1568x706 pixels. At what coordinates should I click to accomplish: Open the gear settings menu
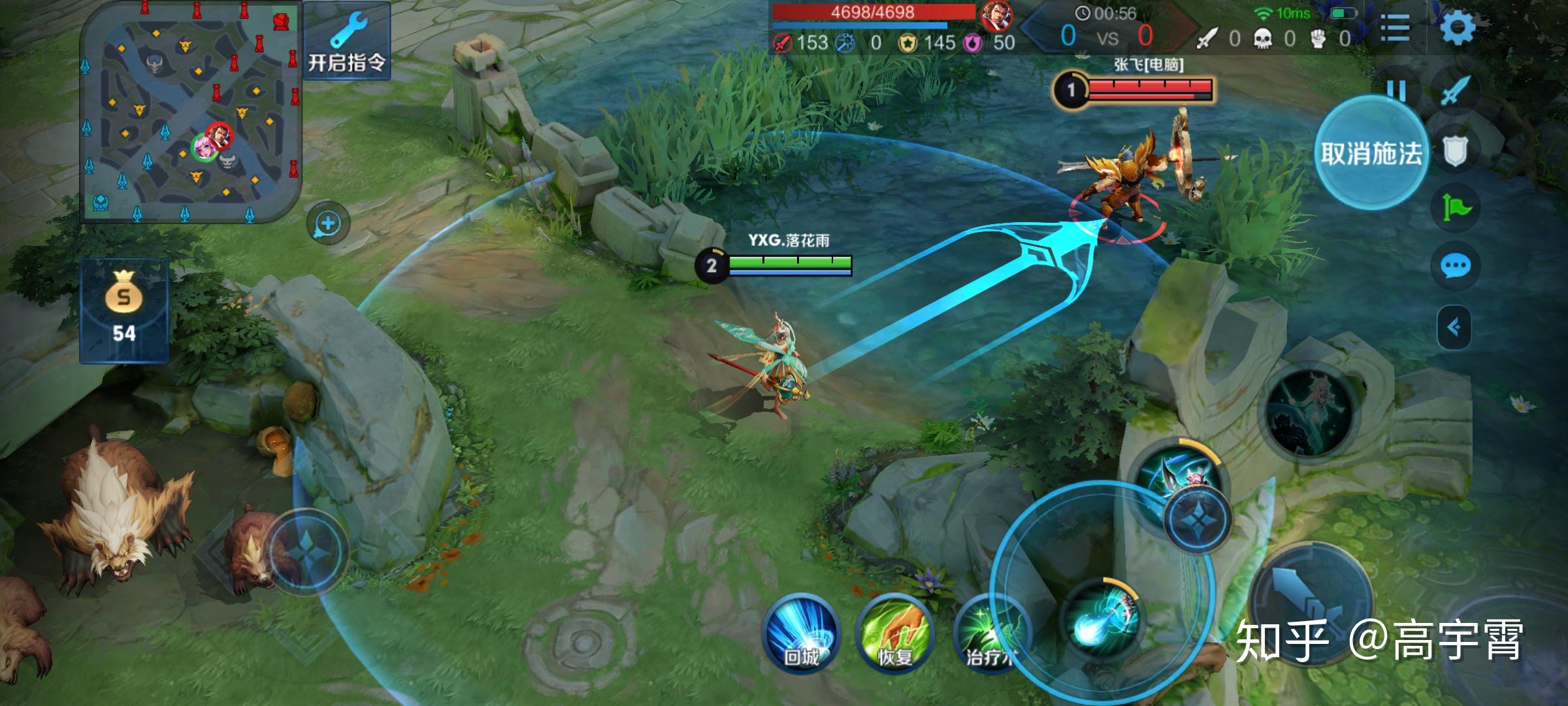(1458, 28)
